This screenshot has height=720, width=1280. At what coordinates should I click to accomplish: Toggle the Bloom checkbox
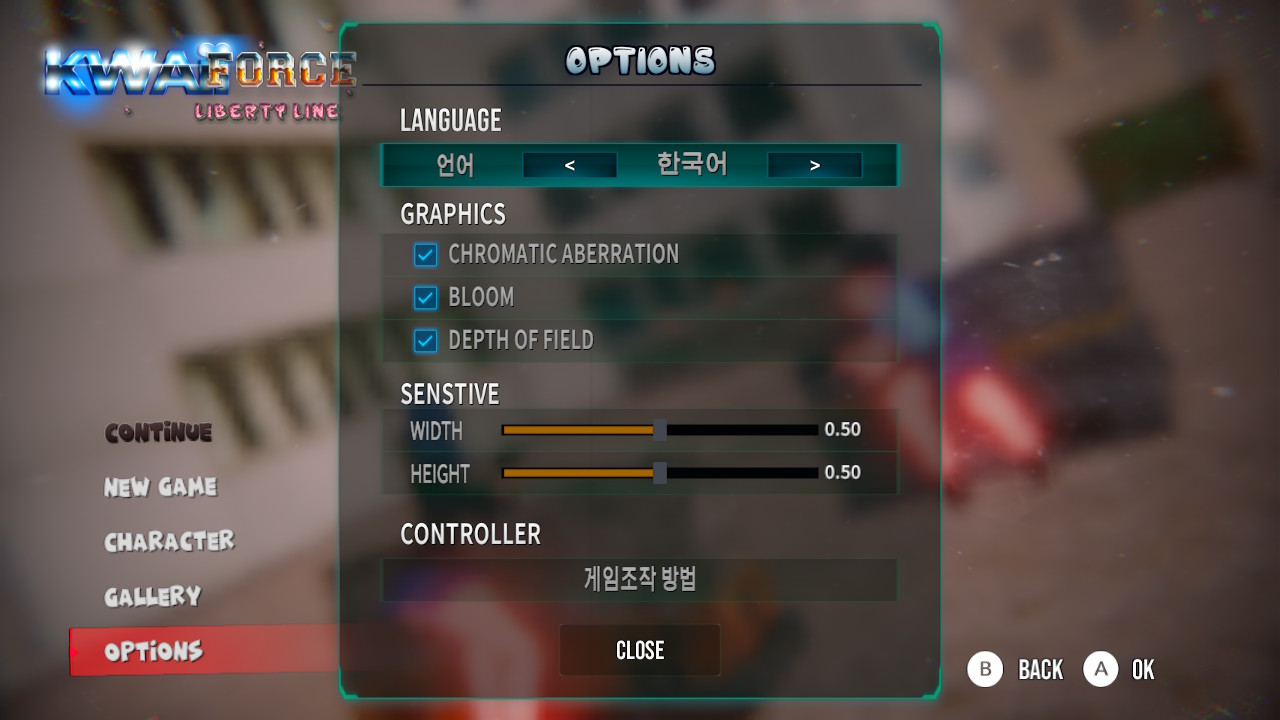click(x=426, y=298)
